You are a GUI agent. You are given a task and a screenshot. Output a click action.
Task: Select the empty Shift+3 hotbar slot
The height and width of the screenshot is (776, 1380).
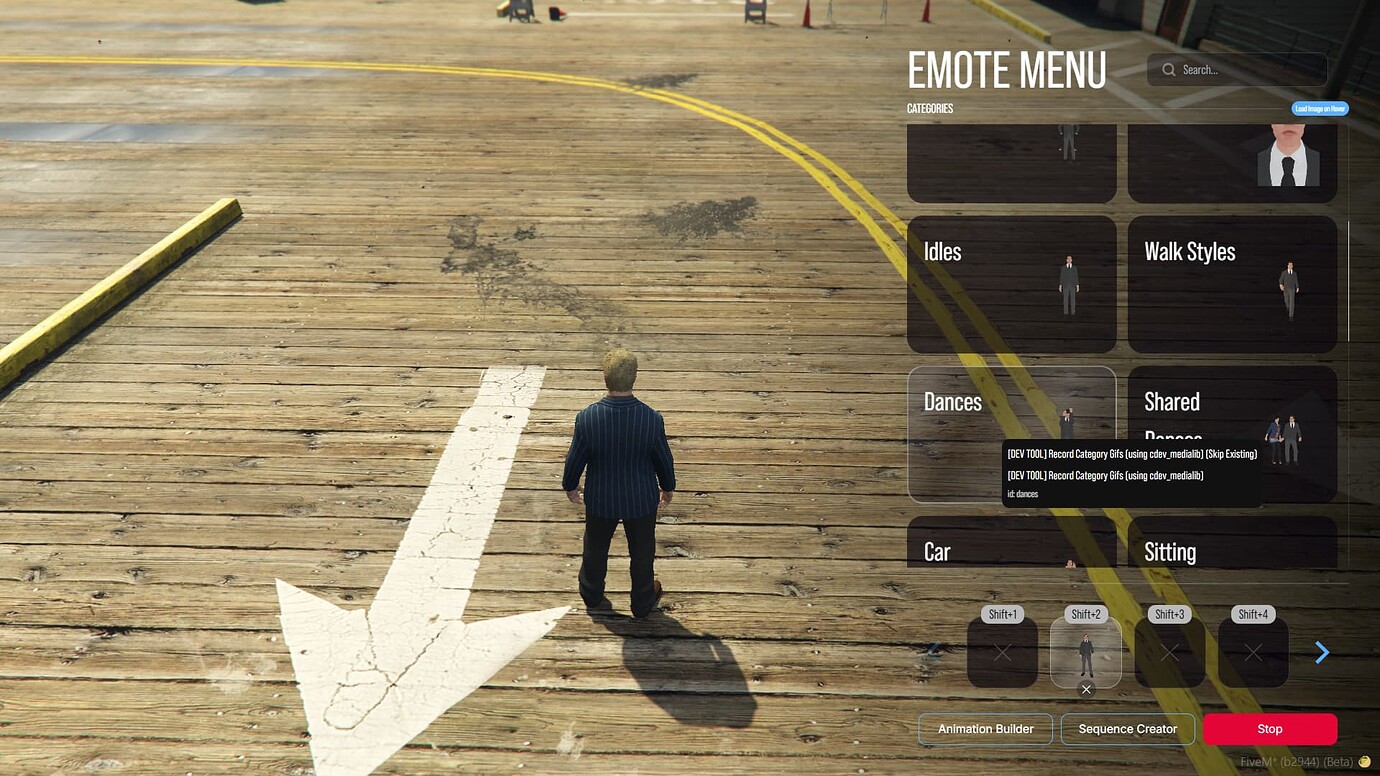[x=1169, y=652]
